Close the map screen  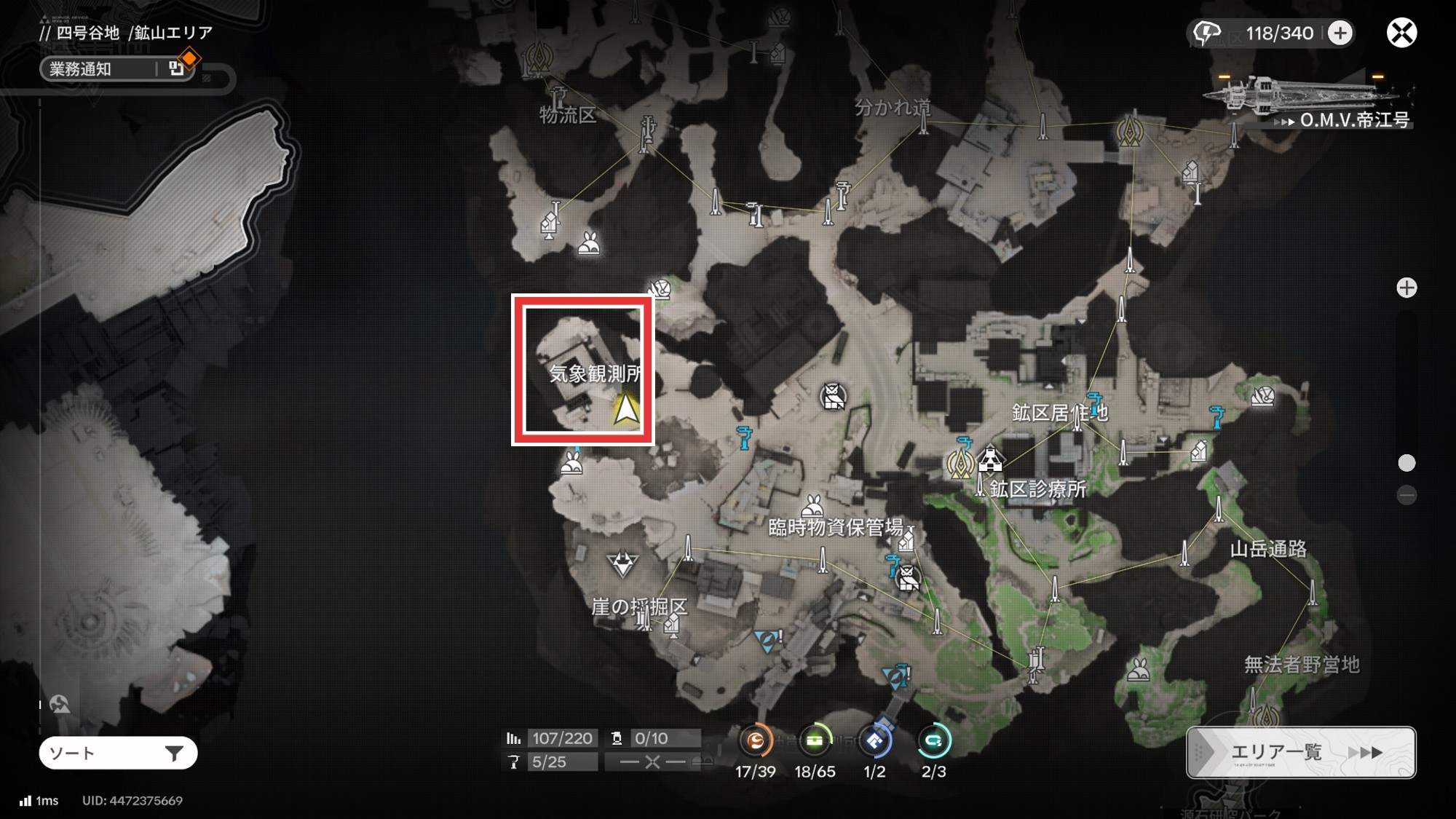click(1401, 33)
